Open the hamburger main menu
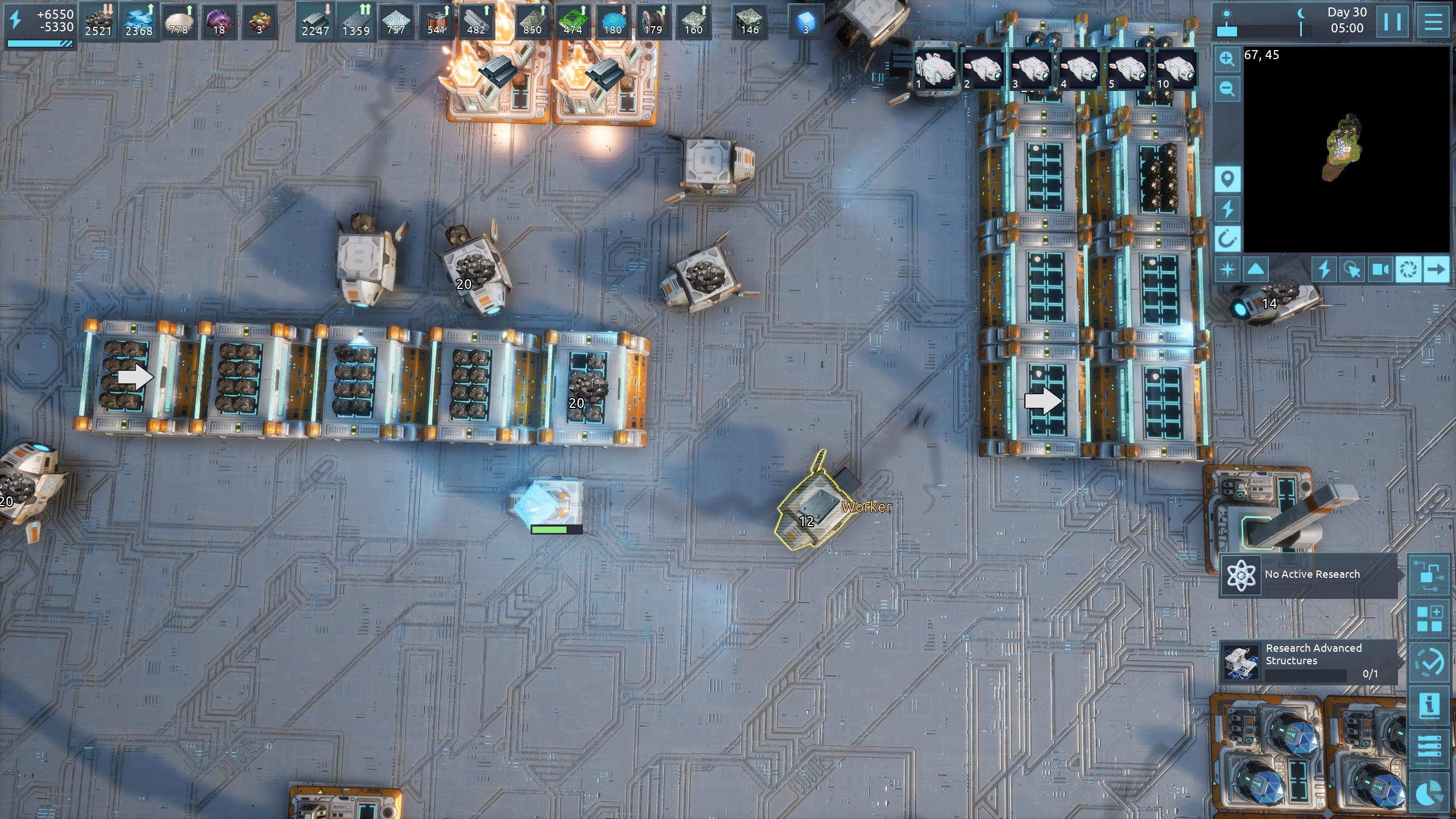The width and height of the screenshot is (1456, 819). pos(1433,22)
